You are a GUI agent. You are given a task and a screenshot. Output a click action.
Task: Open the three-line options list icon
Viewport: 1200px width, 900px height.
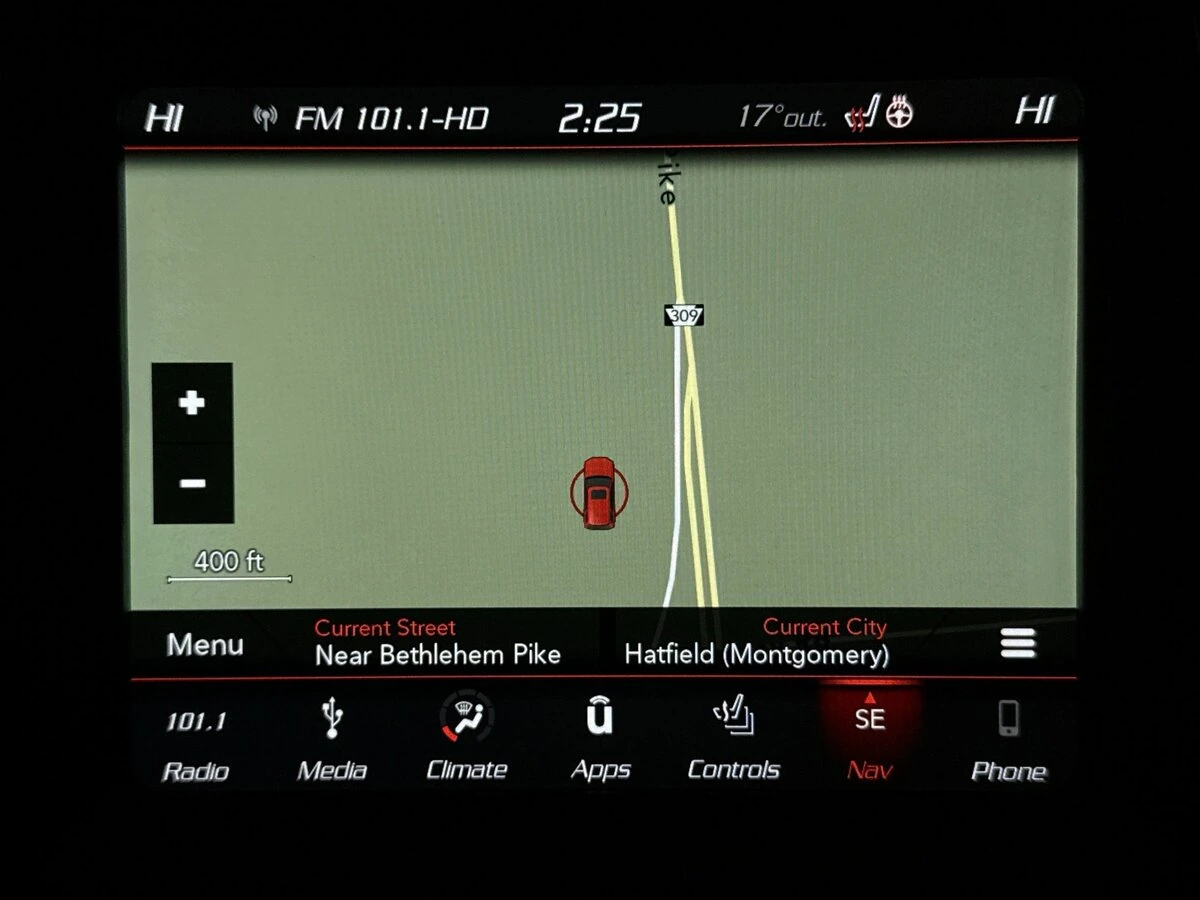coord(1017,645)
